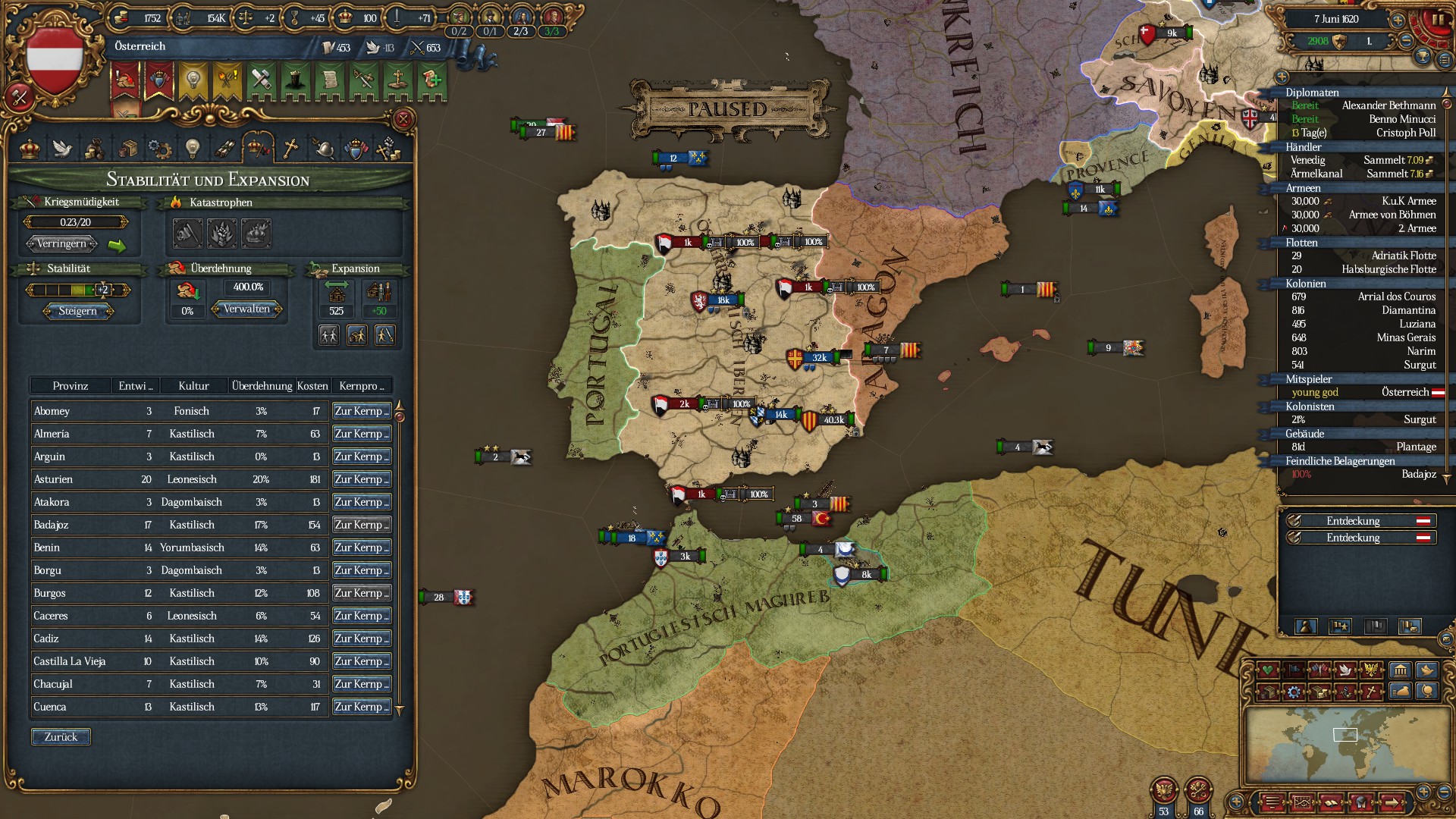Close the Stabilität und Expansion panel

pos(403,119)
